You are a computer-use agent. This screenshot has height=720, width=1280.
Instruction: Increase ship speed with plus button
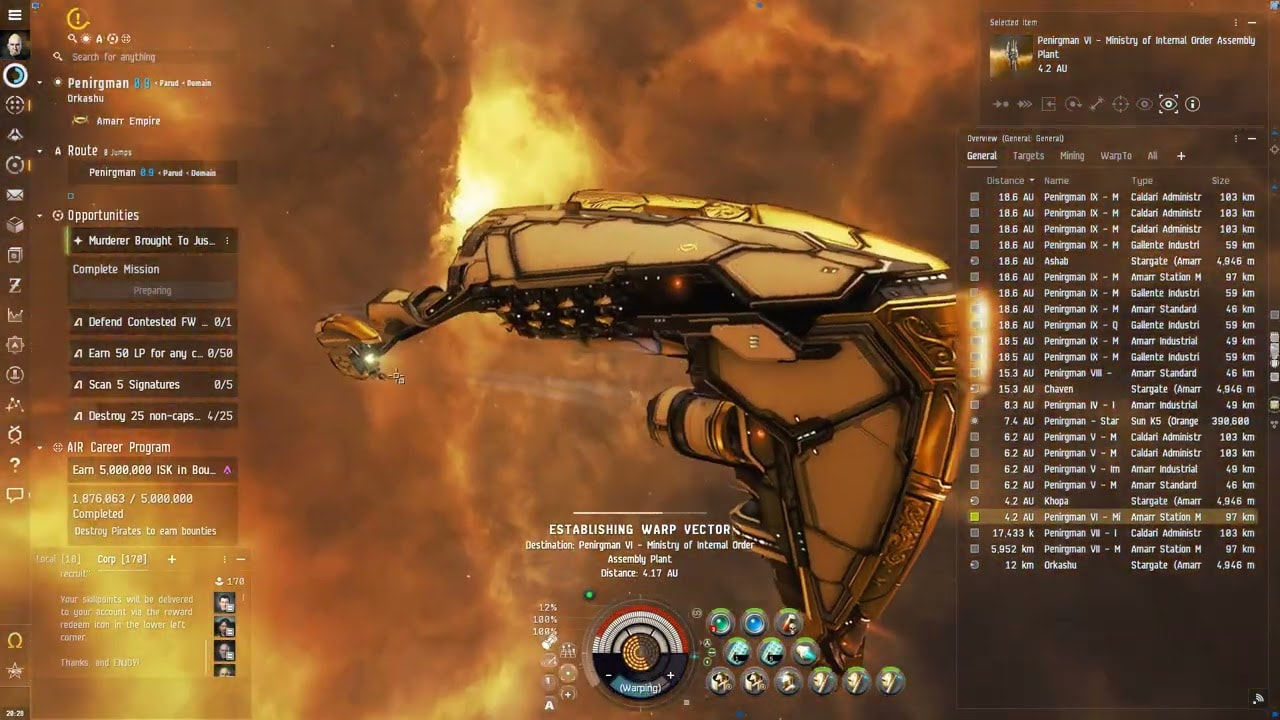pos(670,676)
